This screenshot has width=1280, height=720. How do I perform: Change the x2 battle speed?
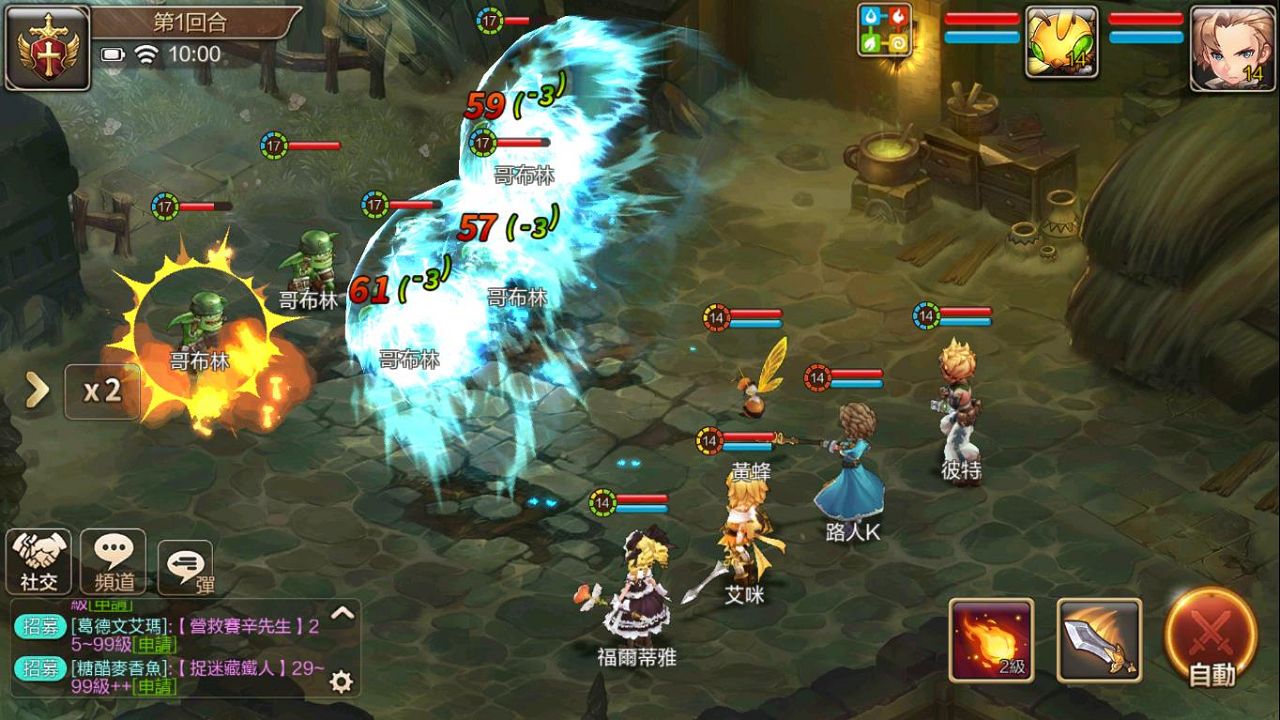point(102,391)
